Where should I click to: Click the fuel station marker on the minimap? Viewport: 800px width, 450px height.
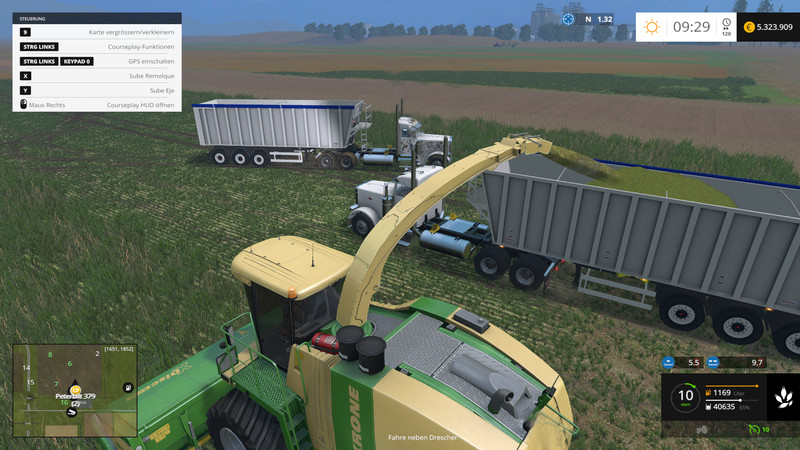[129, 386]
